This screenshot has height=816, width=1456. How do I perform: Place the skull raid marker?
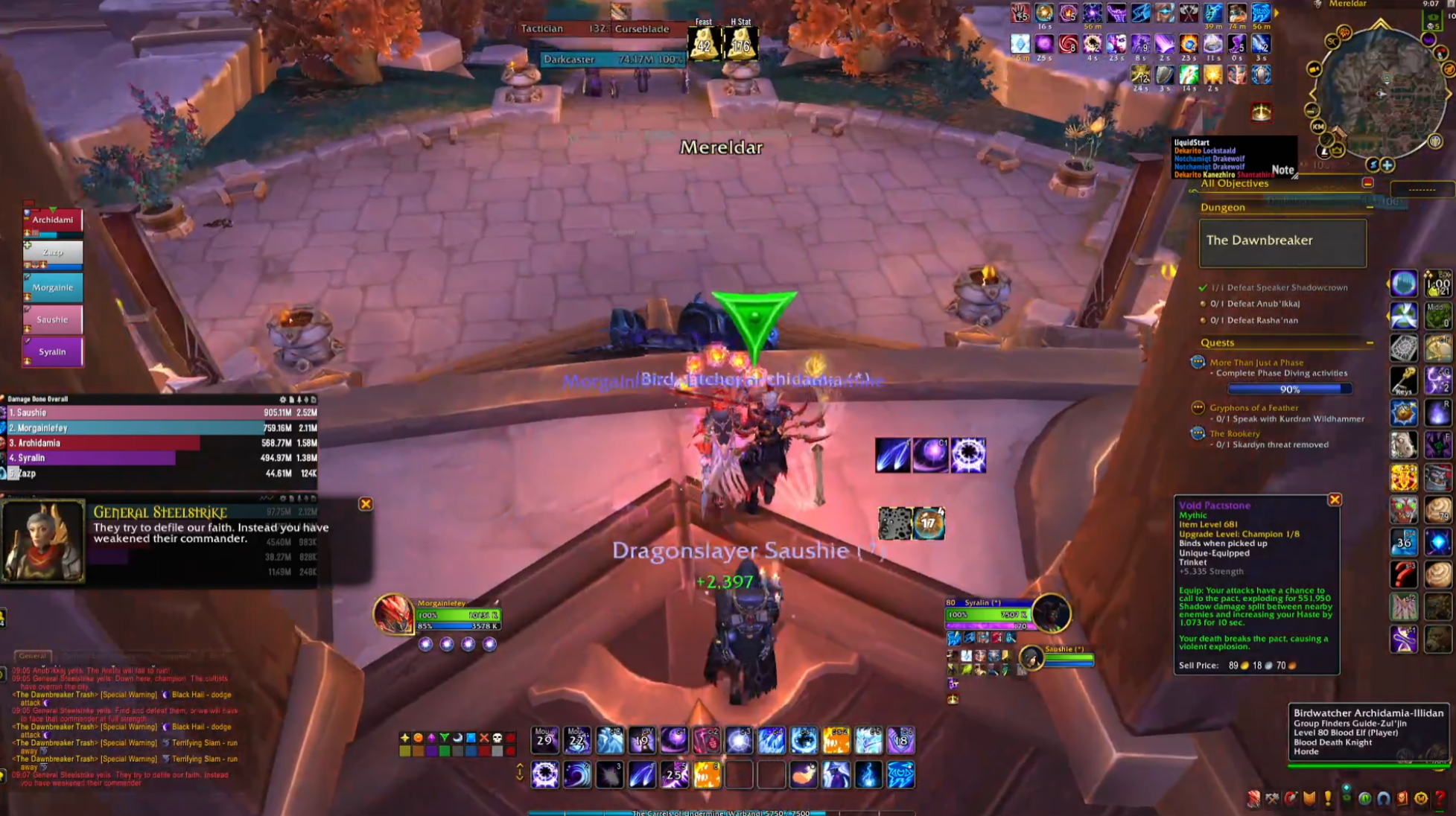click(x=497, y=738)
